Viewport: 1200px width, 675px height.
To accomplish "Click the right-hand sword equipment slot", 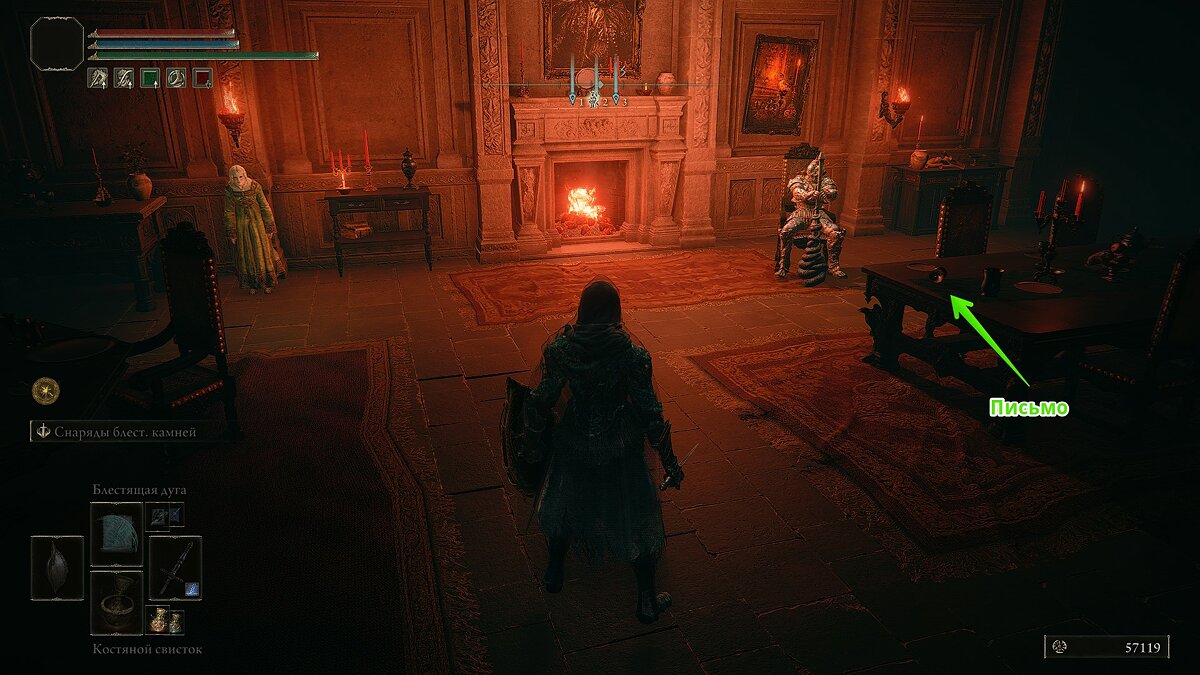I will [x=175, y=568].
